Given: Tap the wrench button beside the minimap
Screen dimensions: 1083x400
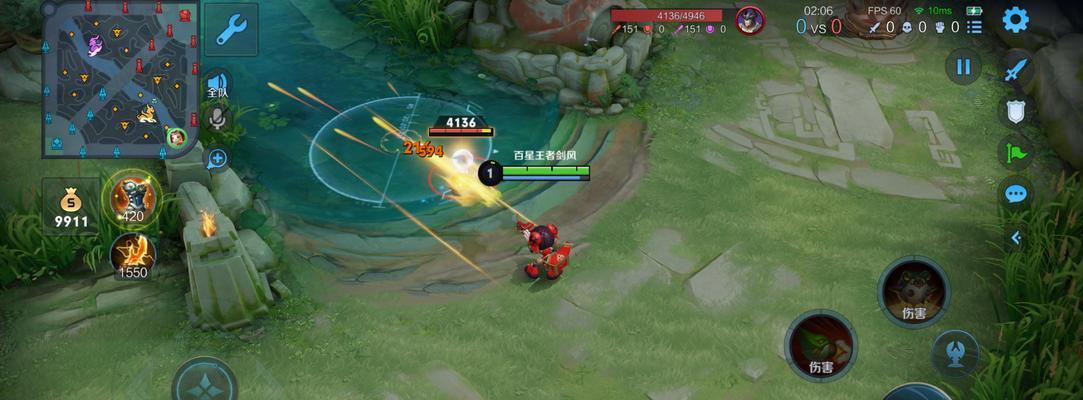Looking at the screenshot, I should click(x=231, y=30).
